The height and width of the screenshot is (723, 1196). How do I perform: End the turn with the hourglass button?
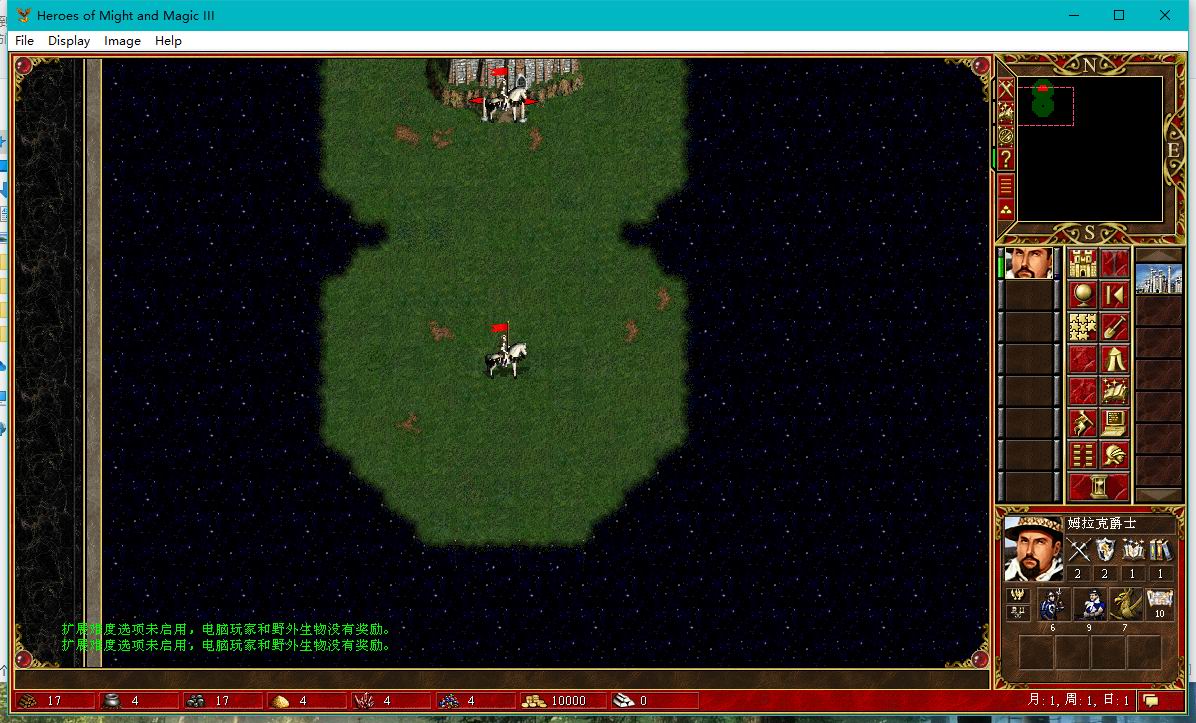(x=1099, y=487)
